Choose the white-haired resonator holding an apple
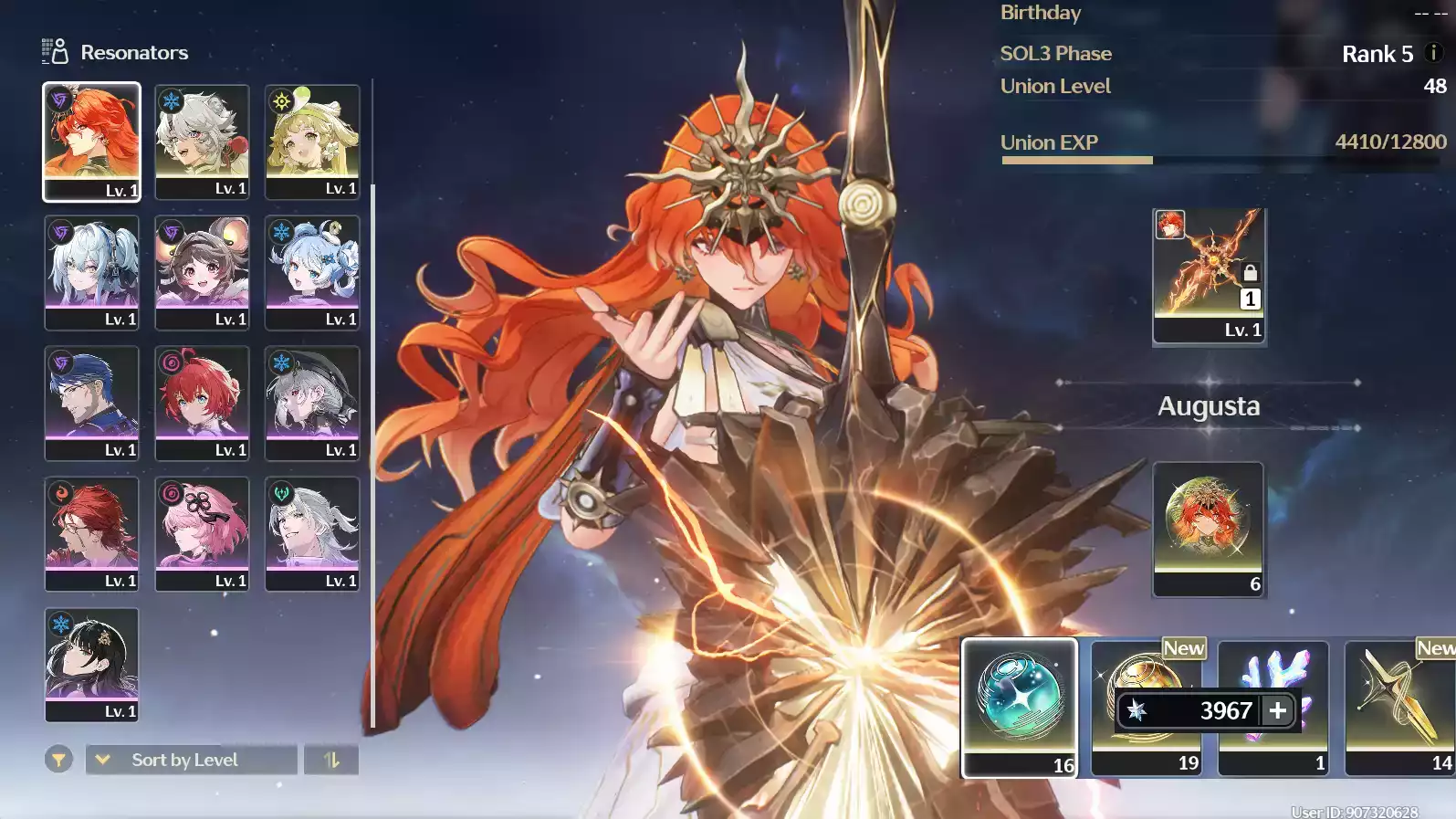The image size is (1456, 819). tap(202, 141)
